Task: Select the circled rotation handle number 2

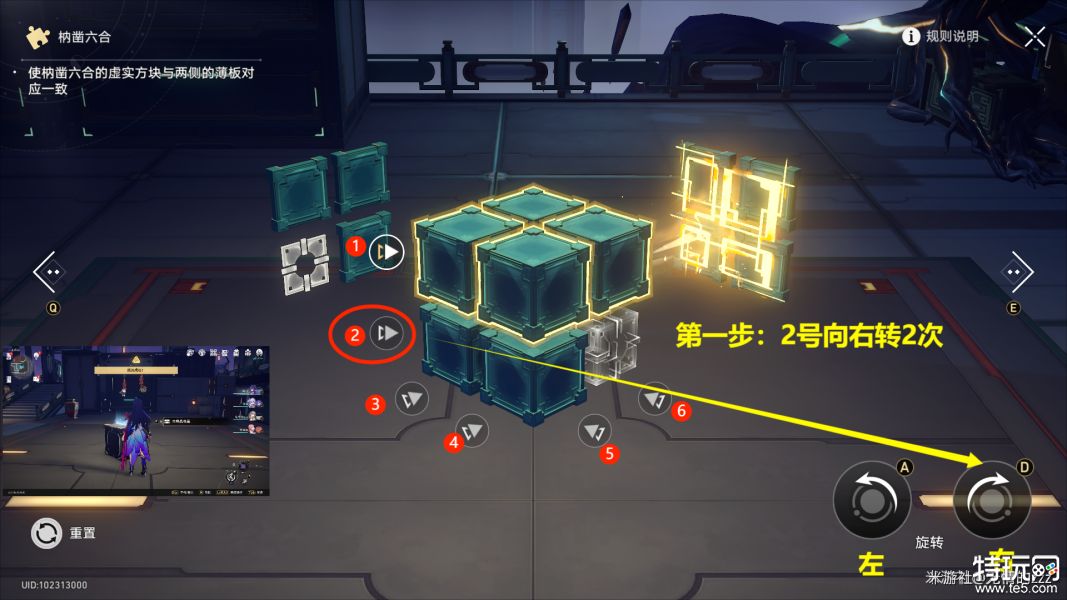Action: (x=387, y=333)
